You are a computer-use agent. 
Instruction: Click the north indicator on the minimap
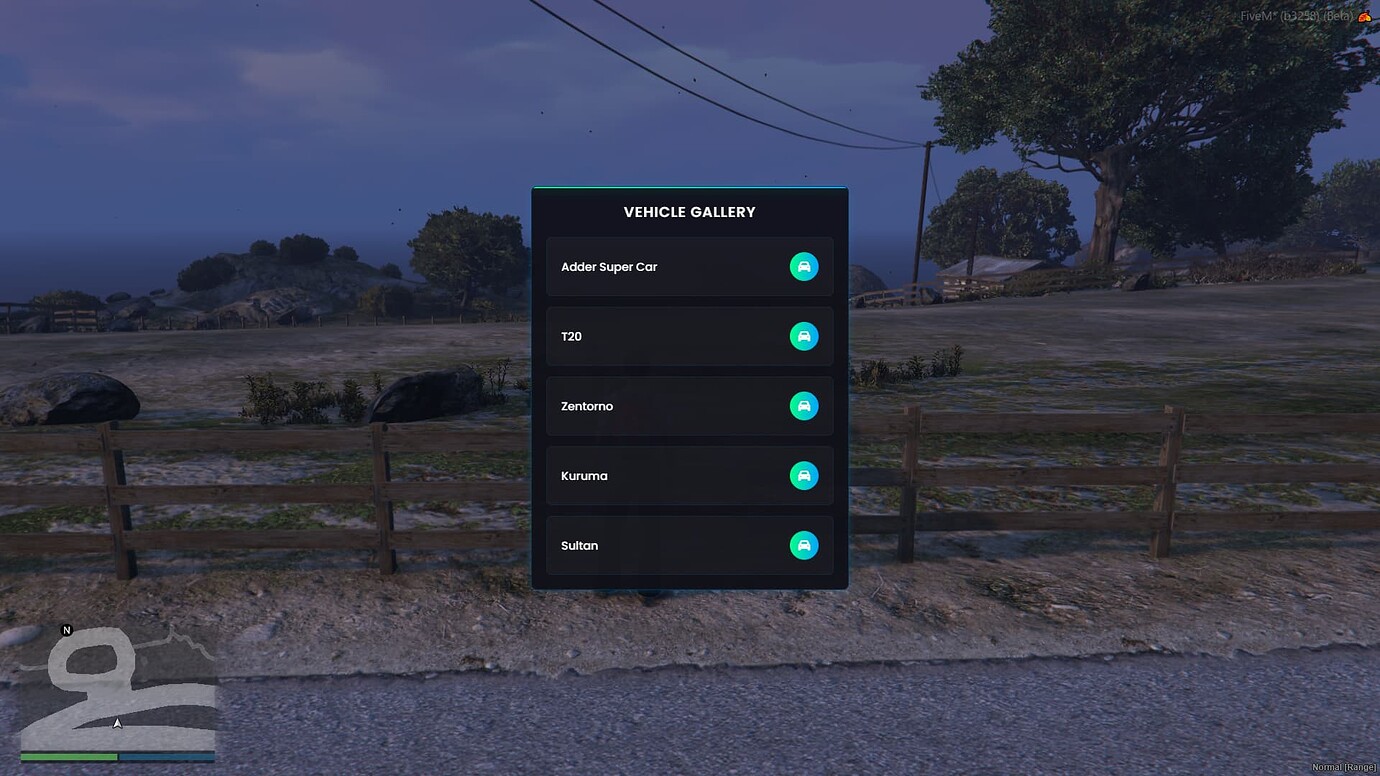pyautogui.click(x=66, y=630)
